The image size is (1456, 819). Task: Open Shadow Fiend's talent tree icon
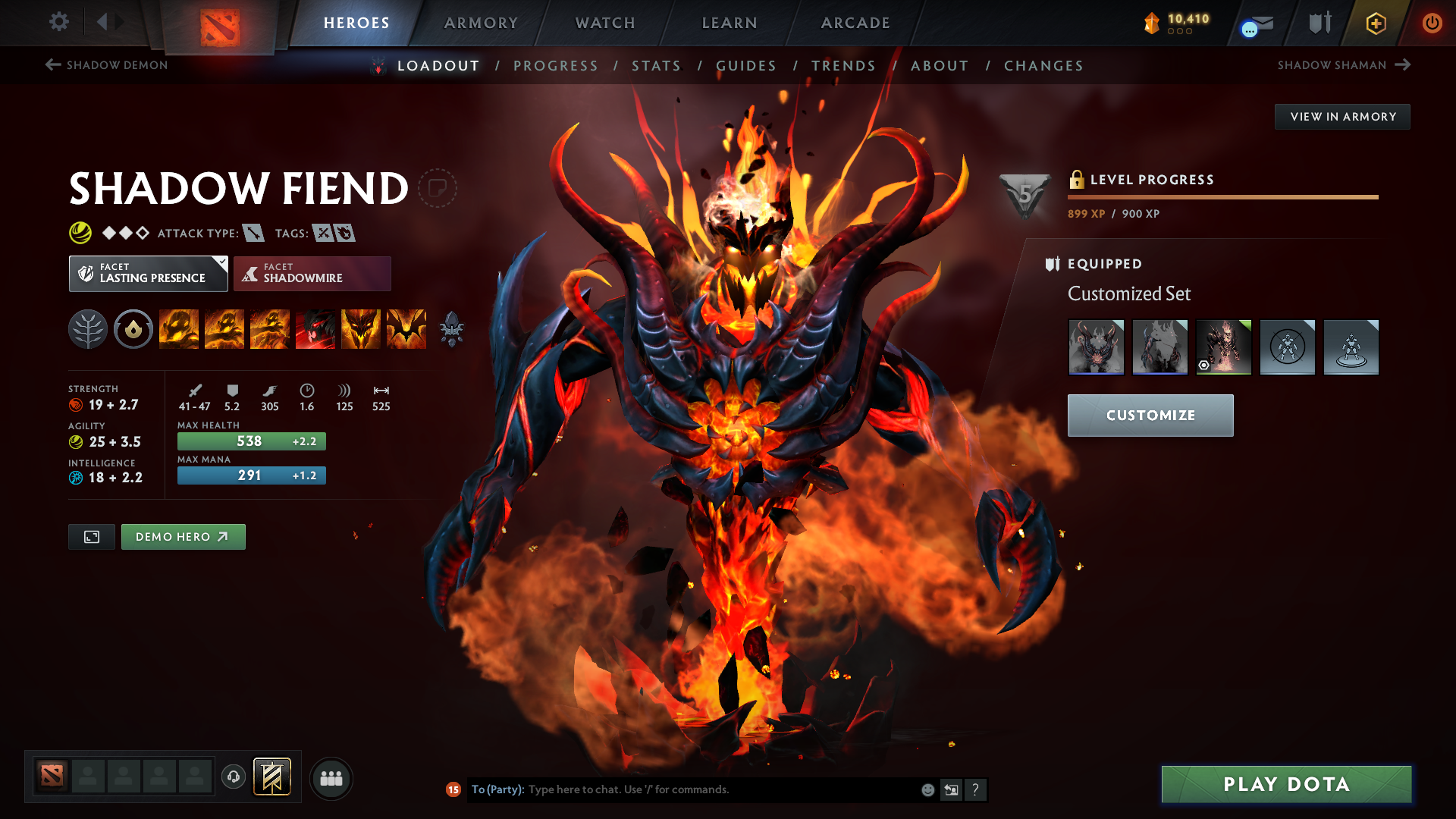[x=87, y=329]
